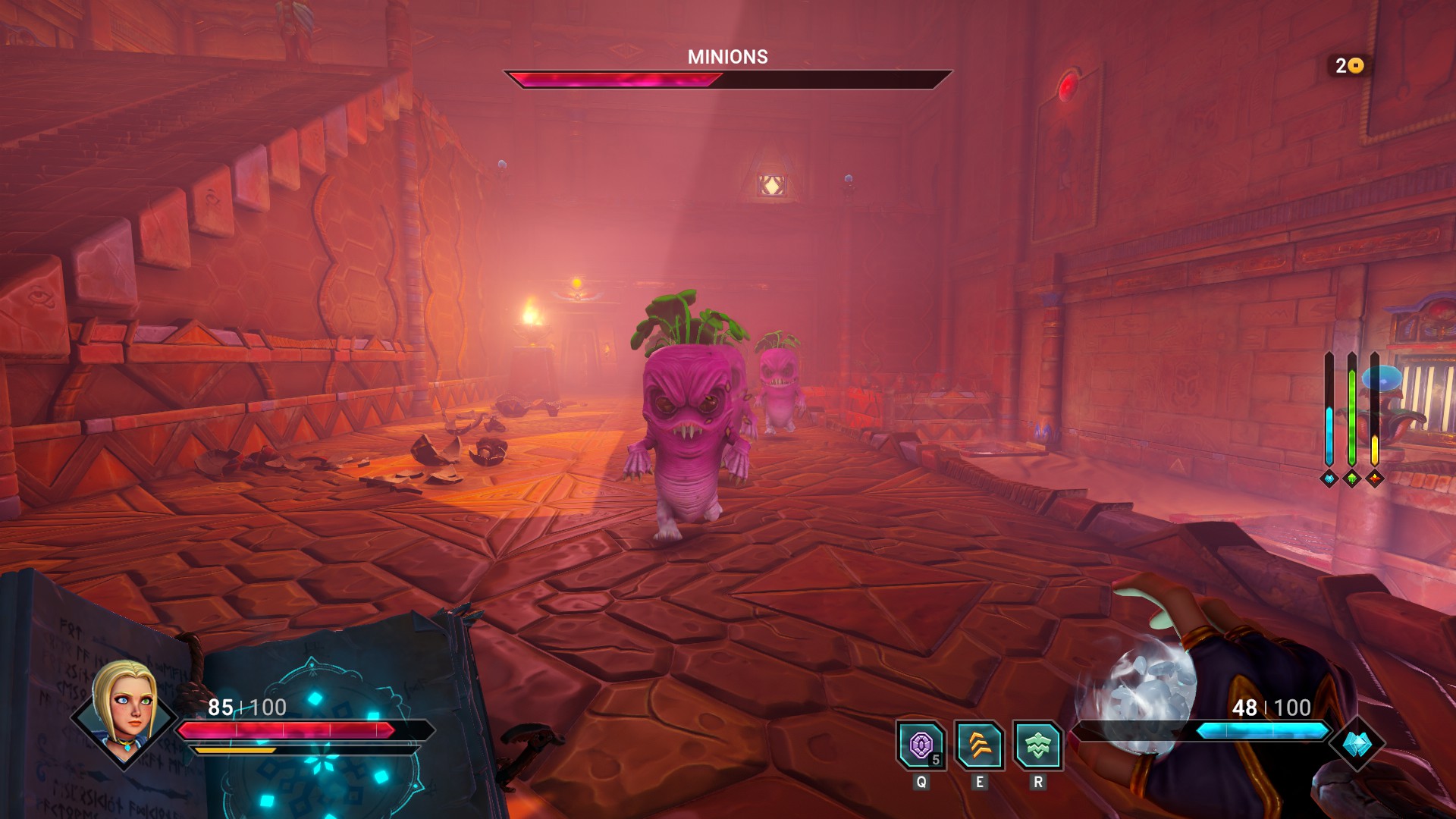Select the blue crystal icon beside the mana bar
This screenshot has height=819, width=1456.
click(x=1357, y=744)
